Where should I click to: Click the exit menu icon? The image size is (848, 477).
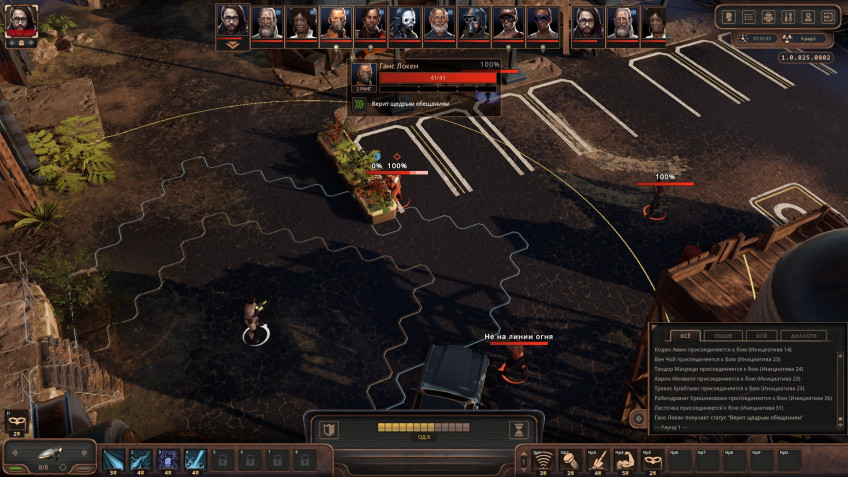point(827,17)
